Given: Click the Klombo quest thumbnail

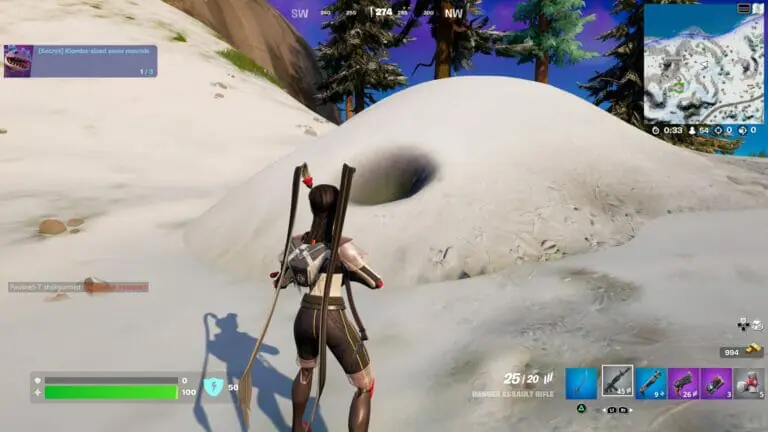Looking at the screenshot, I should pyautogui.click(x=19, y=61).
